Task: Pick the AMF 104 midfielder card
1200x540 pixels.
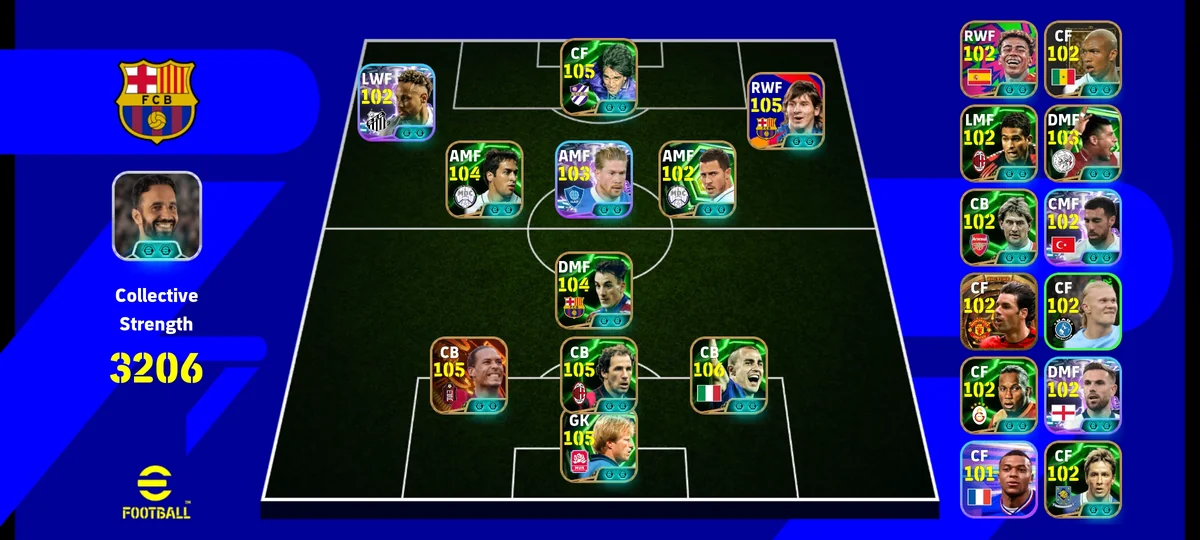Action: (485, 179)
